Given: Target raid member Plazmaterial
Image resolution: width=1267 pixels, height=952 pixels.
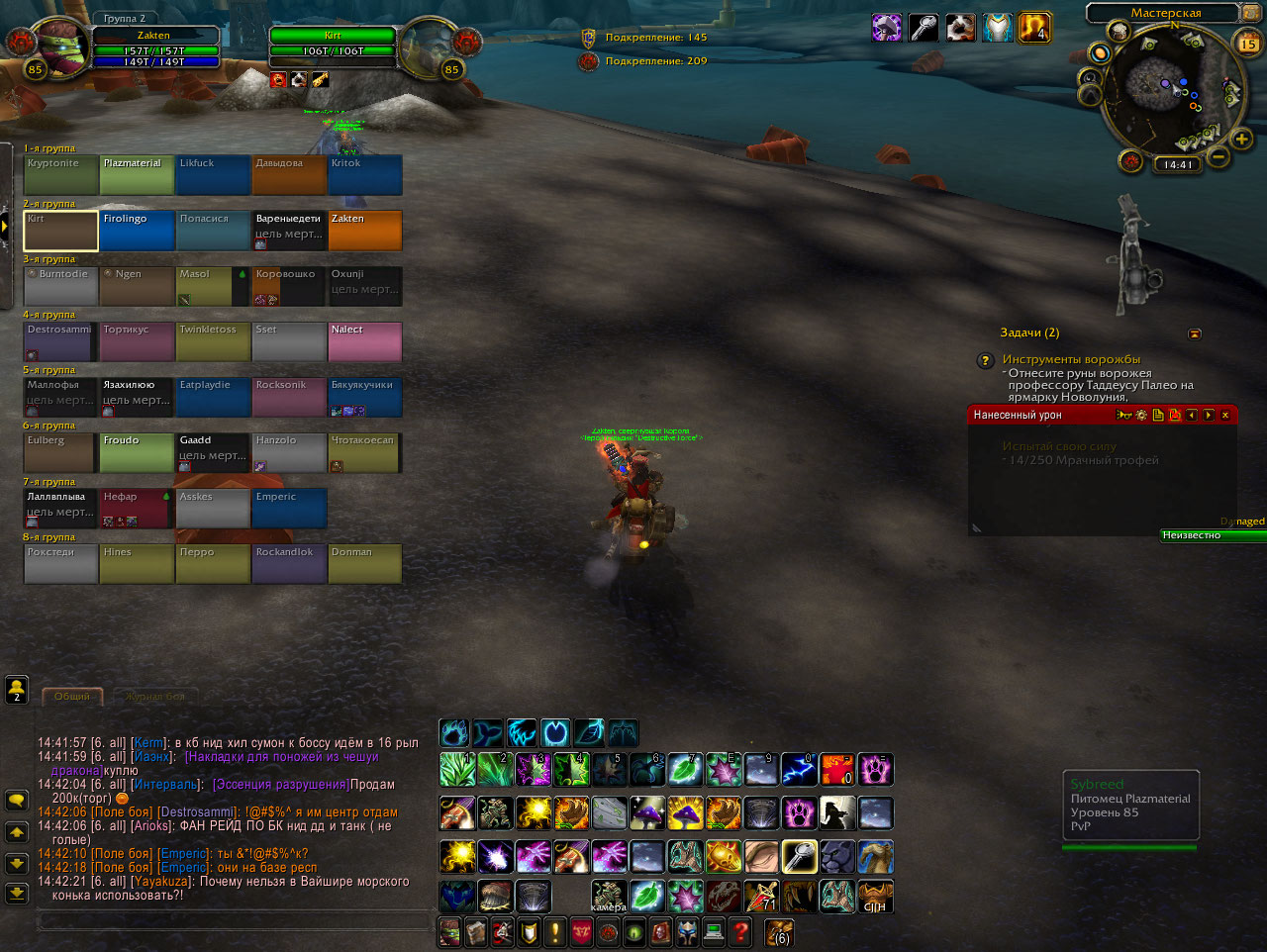Looking at the screenshot, I should click(x=137, y=175).
